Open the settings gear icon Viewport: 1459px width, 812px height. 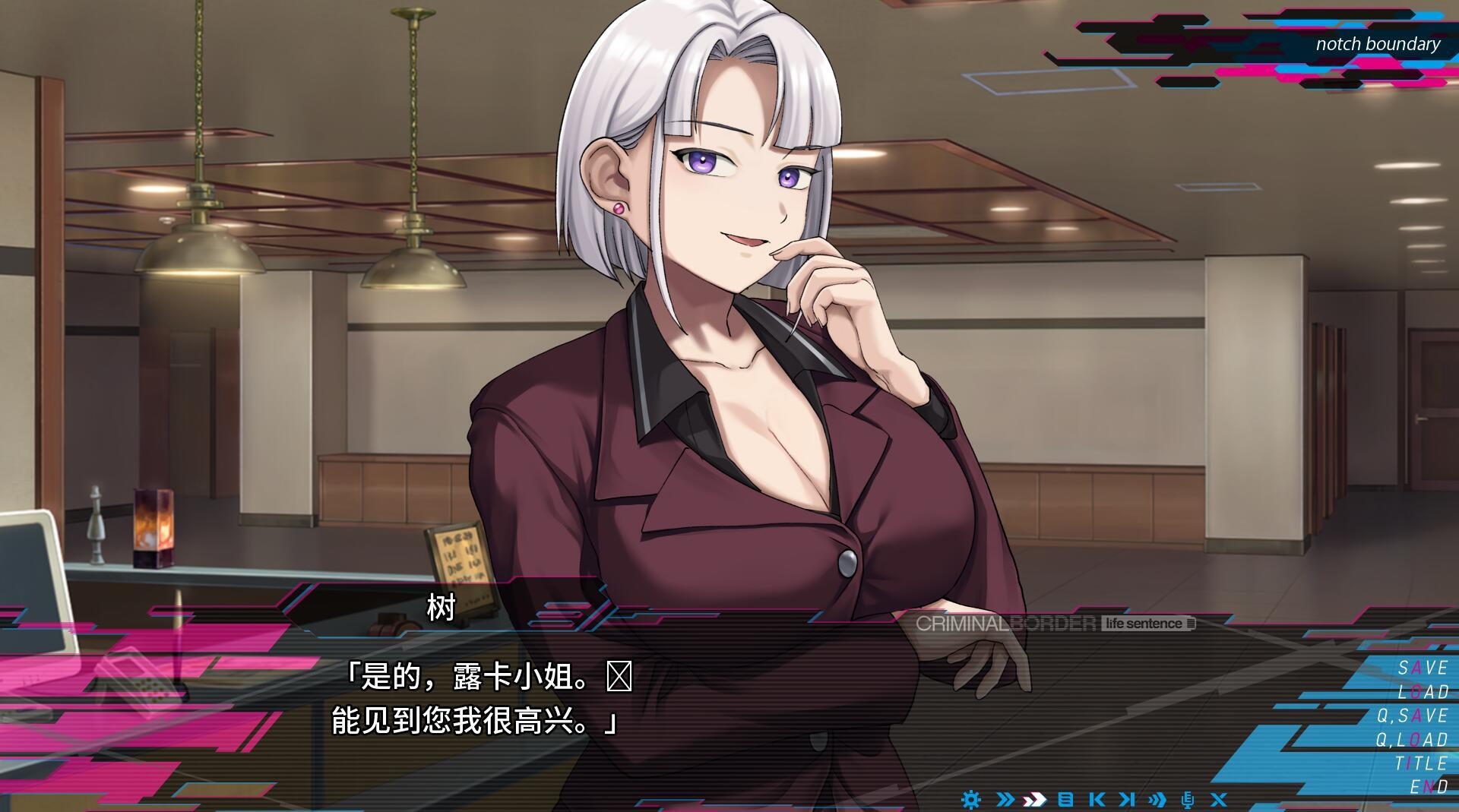pos(971,800)
